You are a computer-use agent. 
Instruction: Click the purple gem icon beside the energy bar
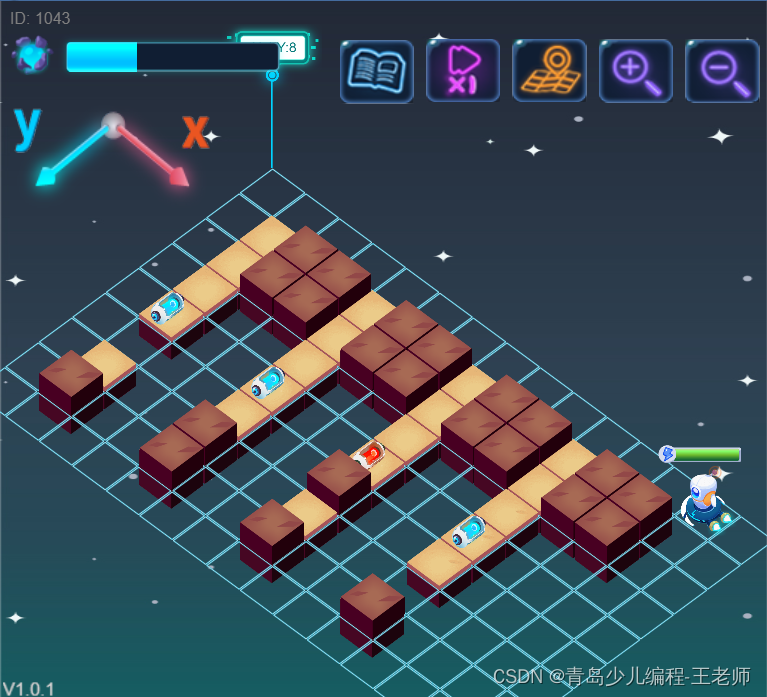coord(32,56)
